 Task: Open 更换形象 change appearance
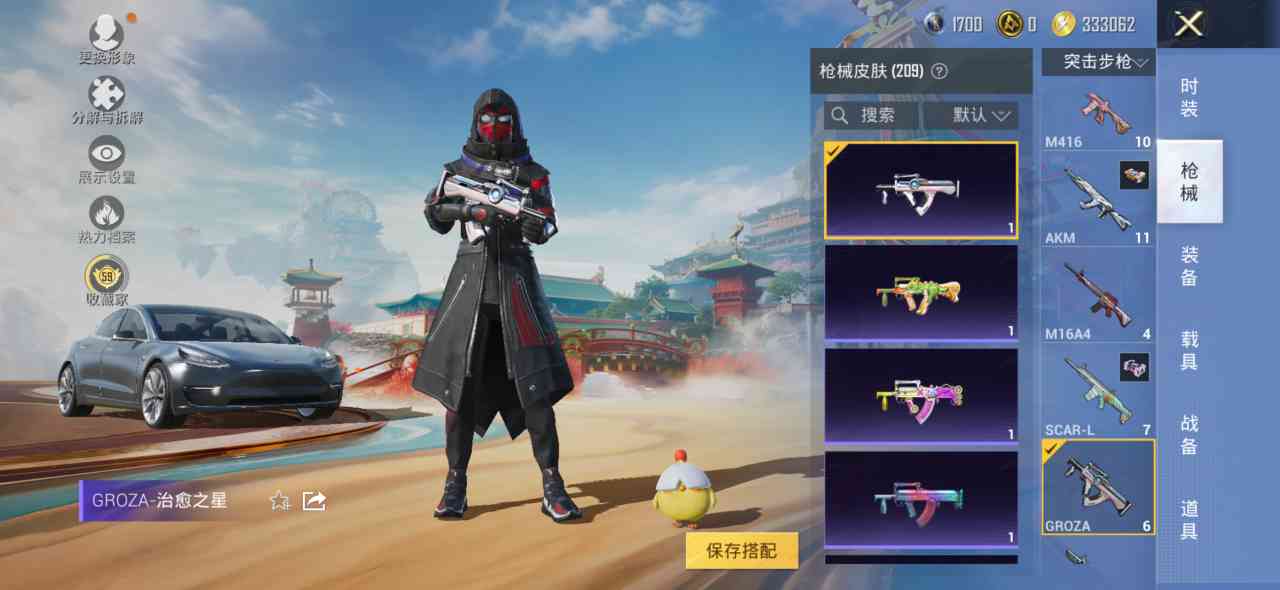click(107, 40)
